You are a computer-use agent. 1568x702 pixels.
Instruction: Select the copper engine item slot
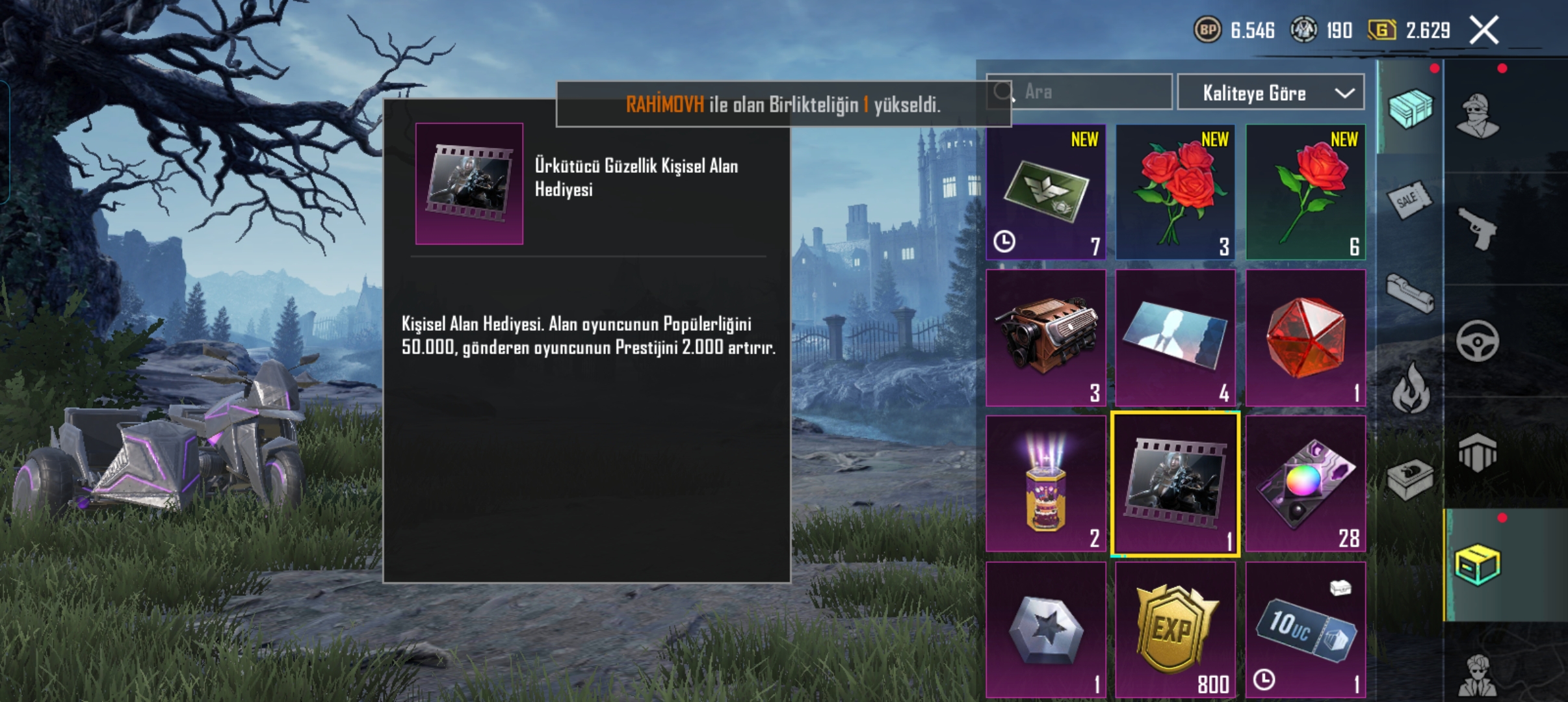tap(1046, 338)
